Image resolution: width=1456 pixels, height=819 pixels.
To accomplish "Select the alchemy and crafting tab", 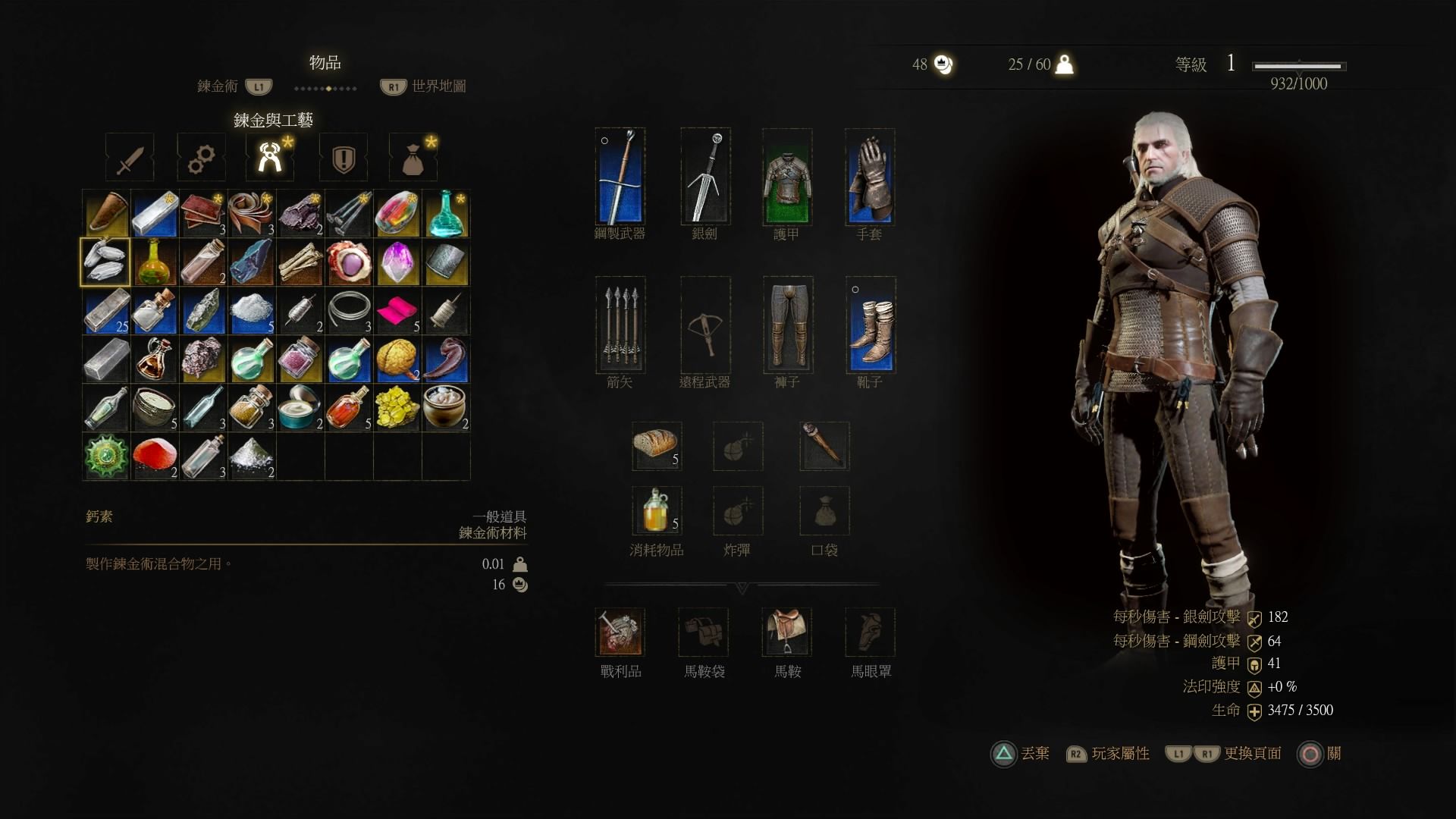I will (270, 158).
